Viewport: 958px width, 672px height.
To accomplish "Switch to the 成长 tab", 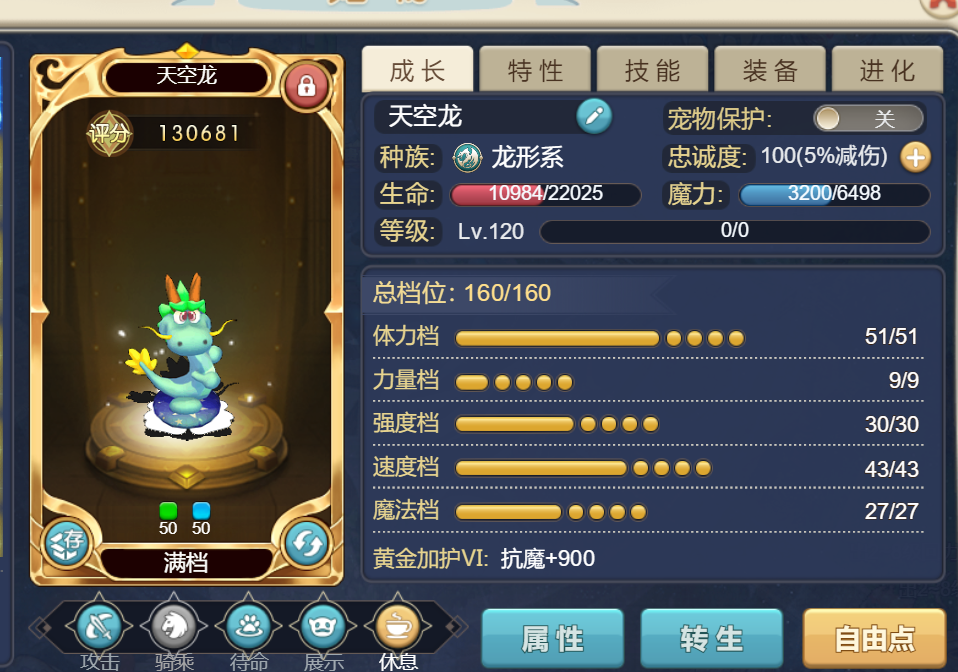I will [x=417, y=70].
